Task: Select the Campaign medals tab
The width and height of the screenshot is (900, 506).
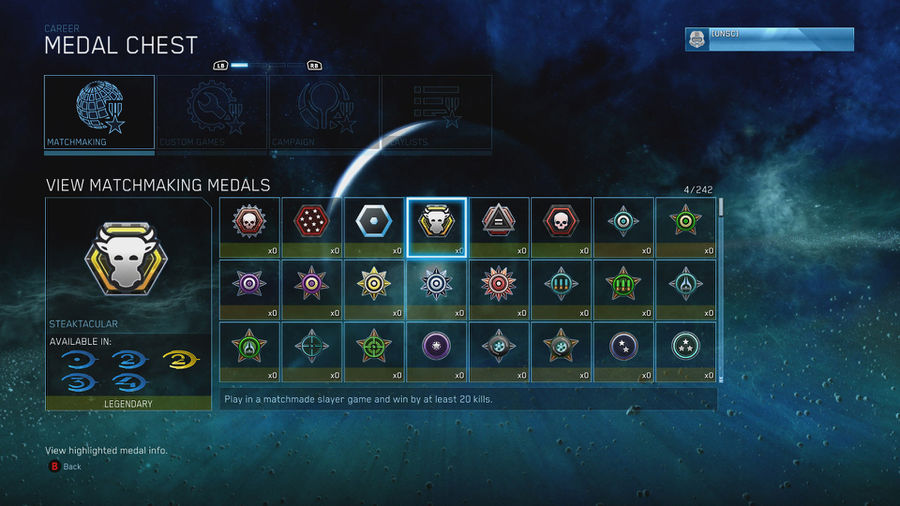Action: tap(324, 112)
